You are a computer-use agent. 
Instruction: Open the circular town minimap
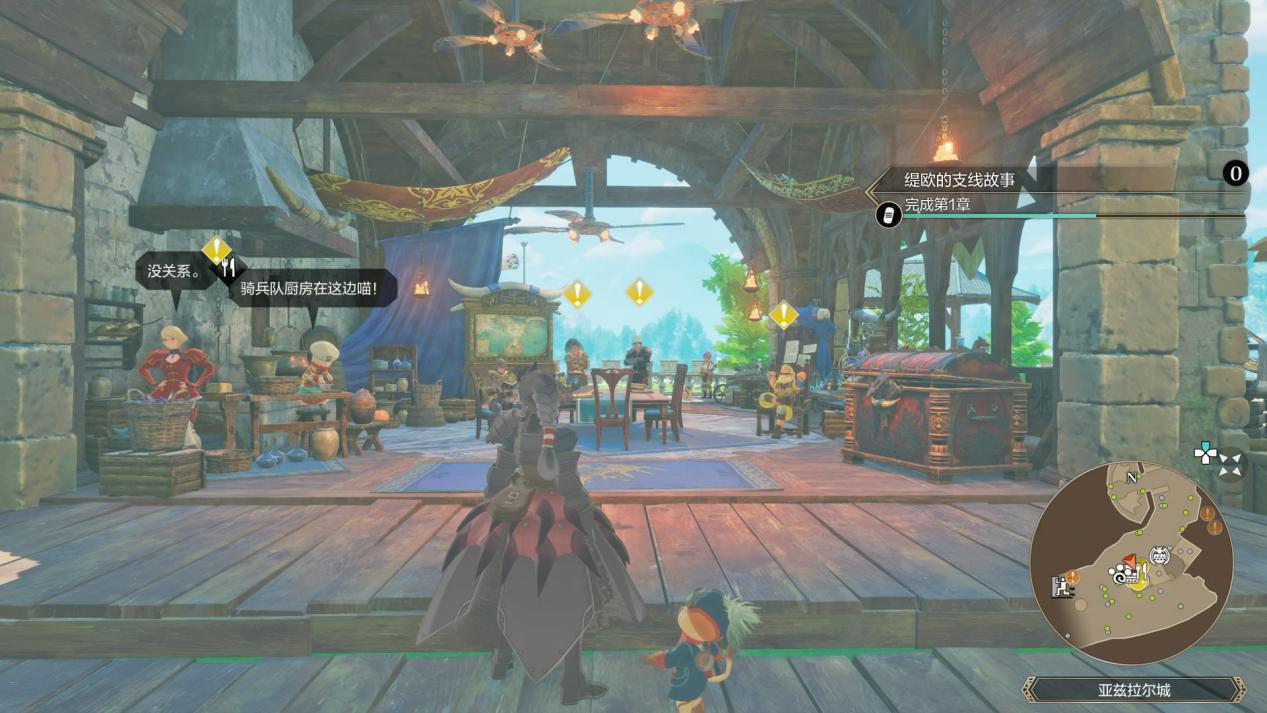pyautogui.click(x=1131, y=565)
